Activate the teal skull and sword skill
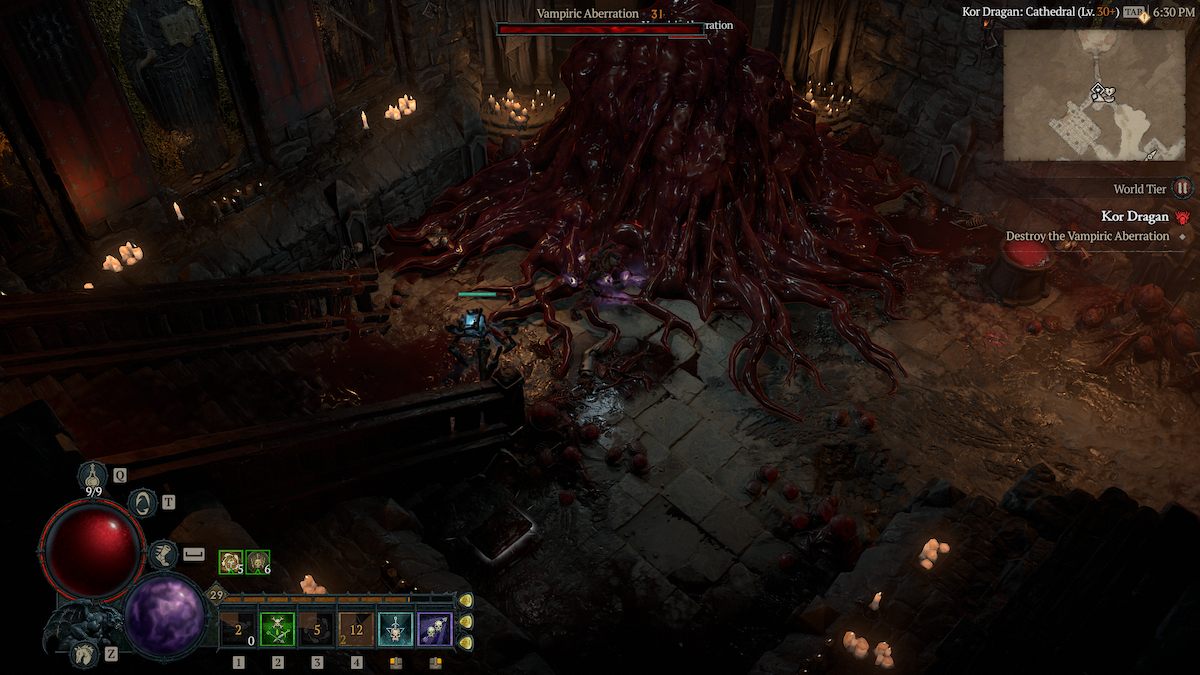Screen dimensions: 1200x675 click(x=395, y=630)
